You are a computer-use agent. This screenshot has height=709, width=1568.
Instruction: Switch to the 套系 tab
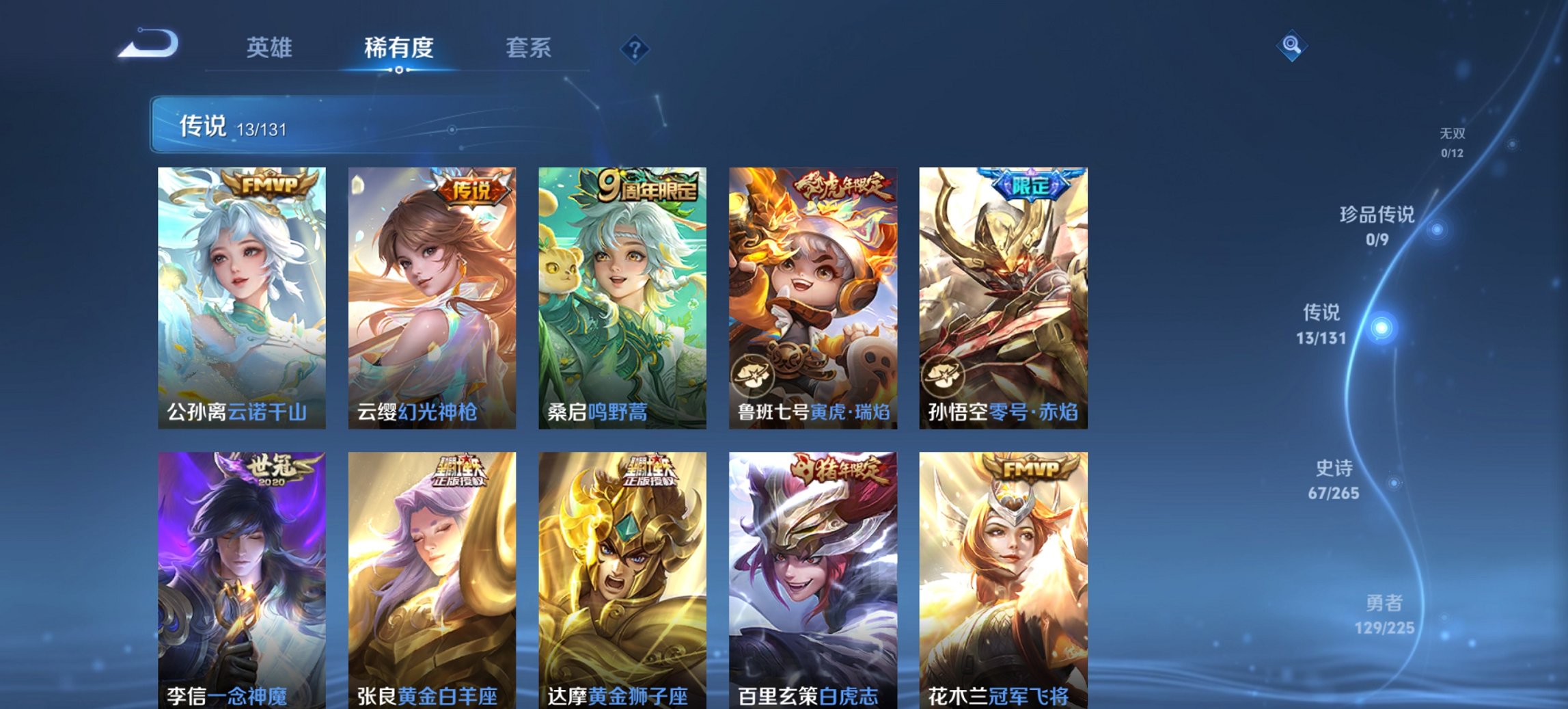click(x=529, y=47)
